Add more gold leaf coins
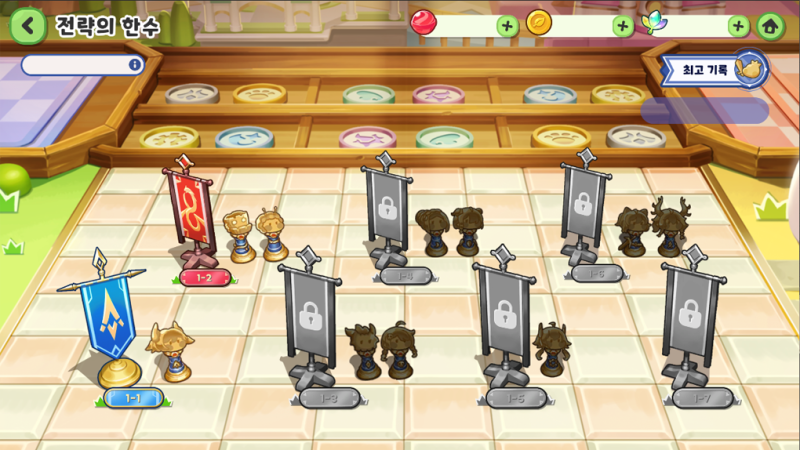The width and height of the screenshot is (800, 450). coord(623,26)
